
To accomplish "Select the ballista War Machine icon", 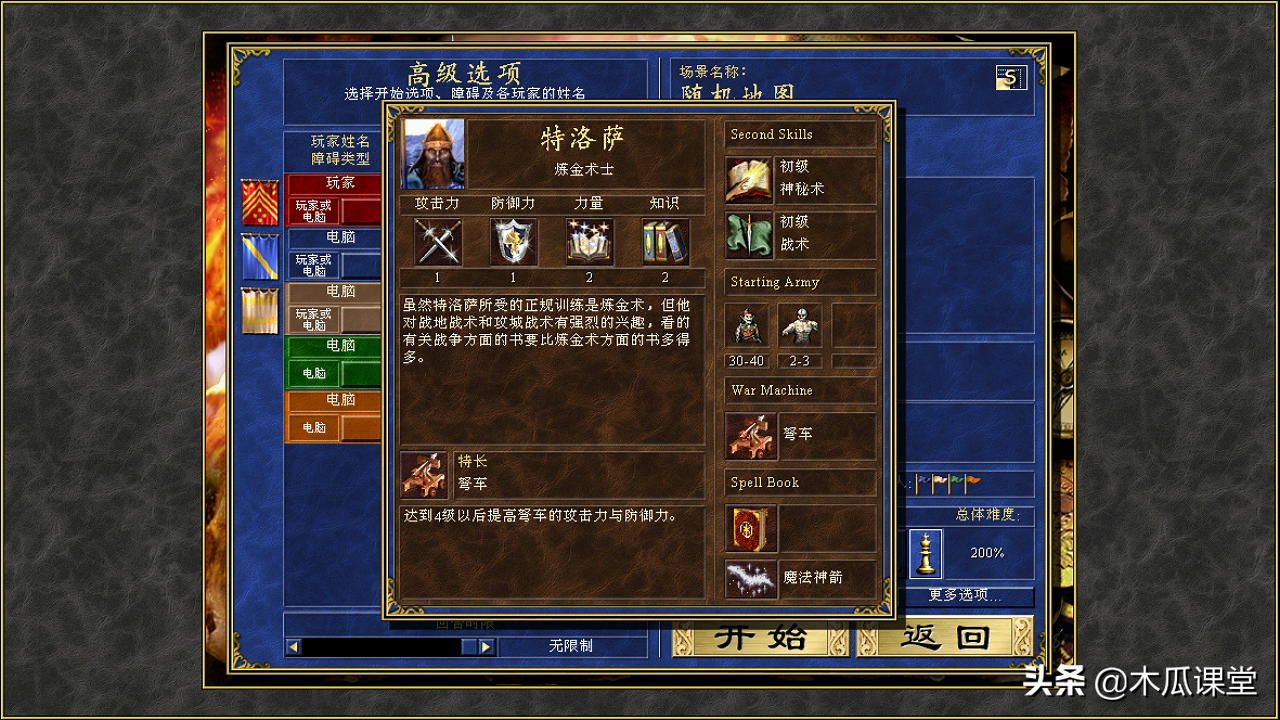I will point(750,436).
